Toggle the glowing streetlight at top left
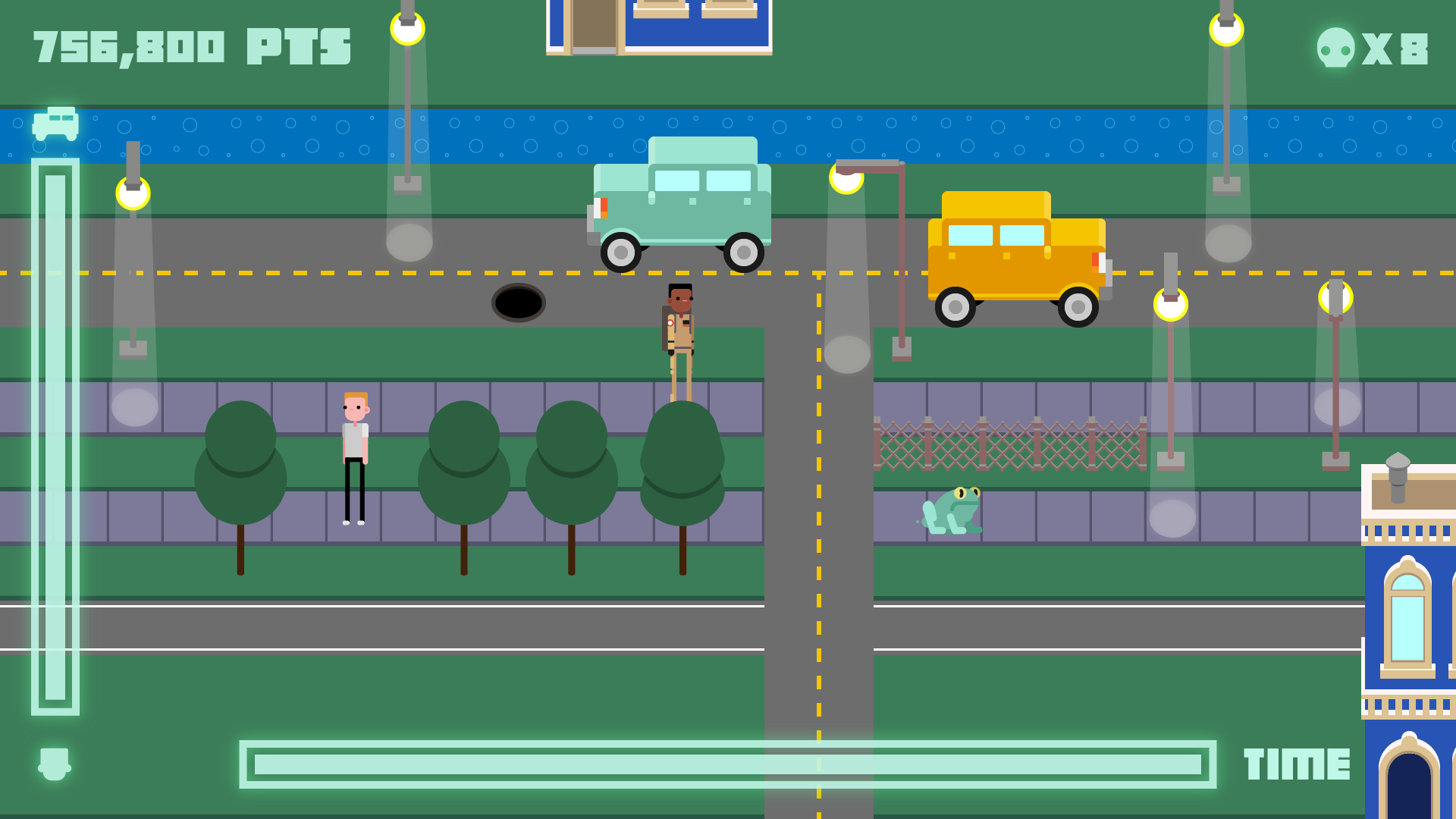This screenshot has width=1456, height=819. (x=133, y=194)
